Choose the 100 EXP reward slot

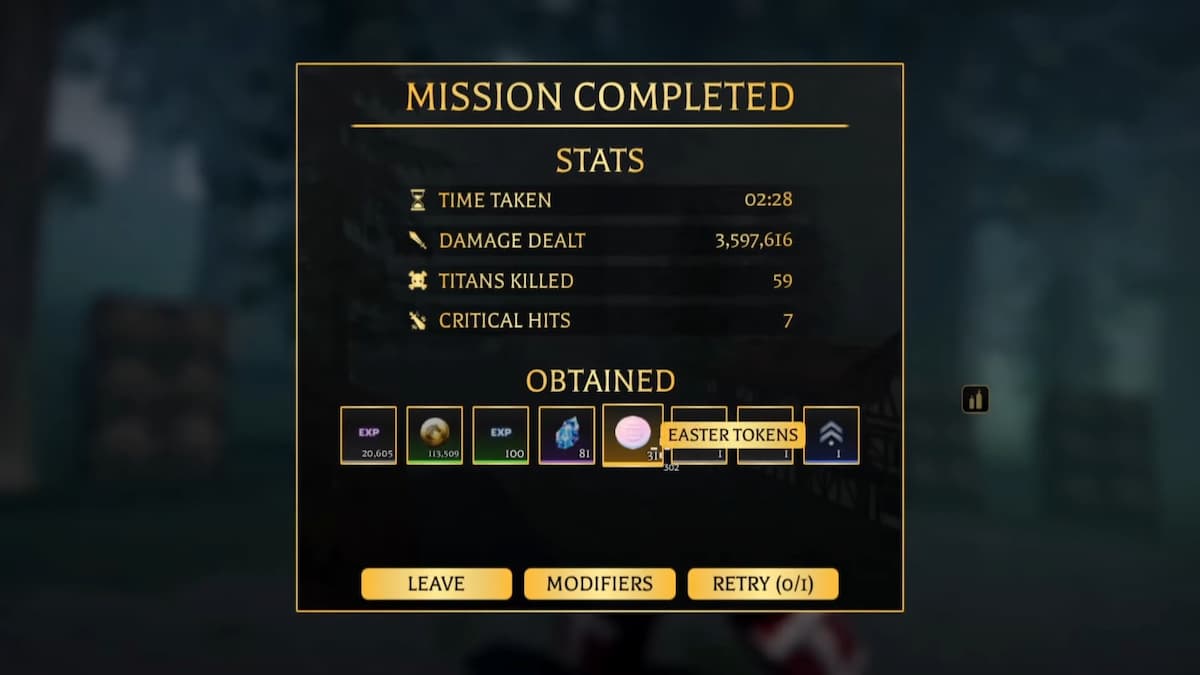pos(500,435)
